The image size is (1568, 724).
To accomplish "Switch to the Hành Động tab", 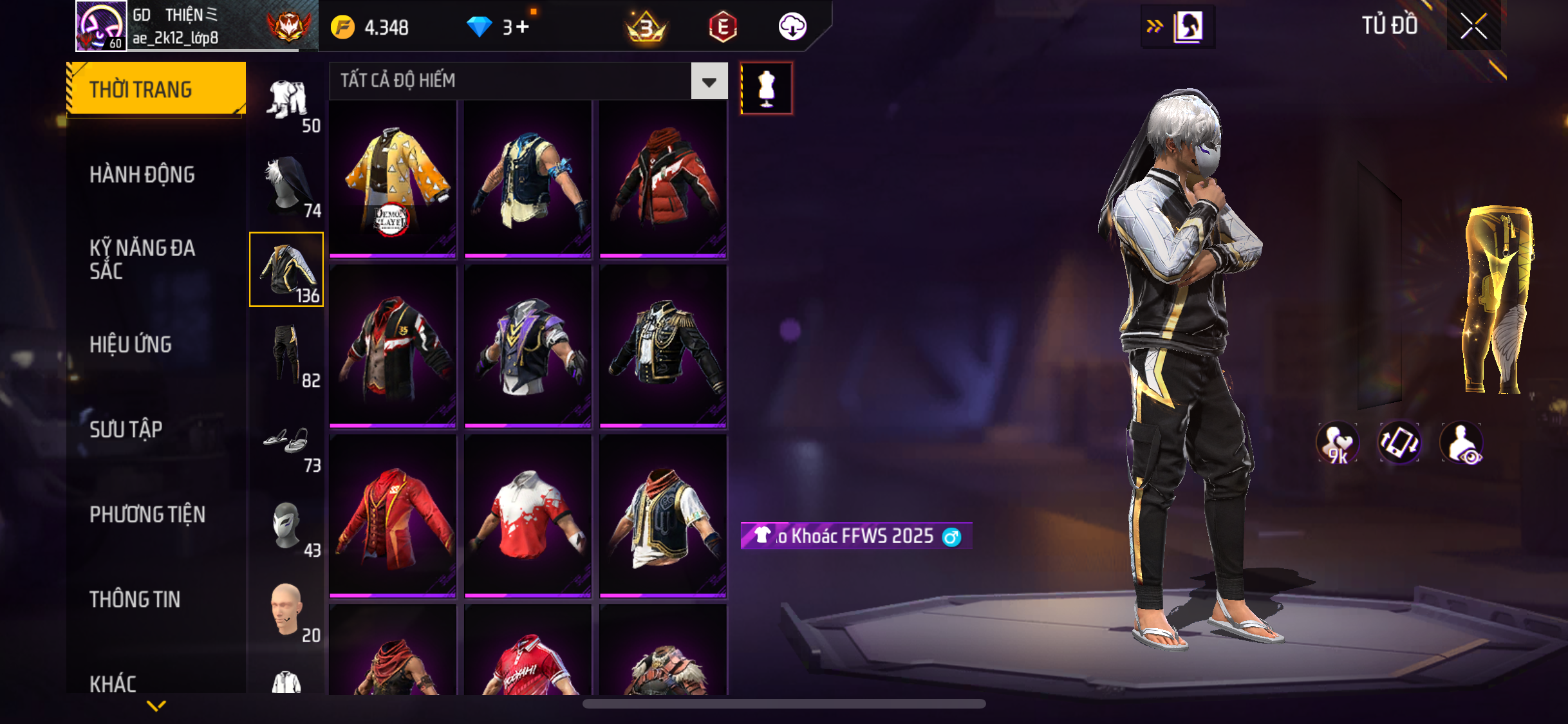I will coord(142,174).
